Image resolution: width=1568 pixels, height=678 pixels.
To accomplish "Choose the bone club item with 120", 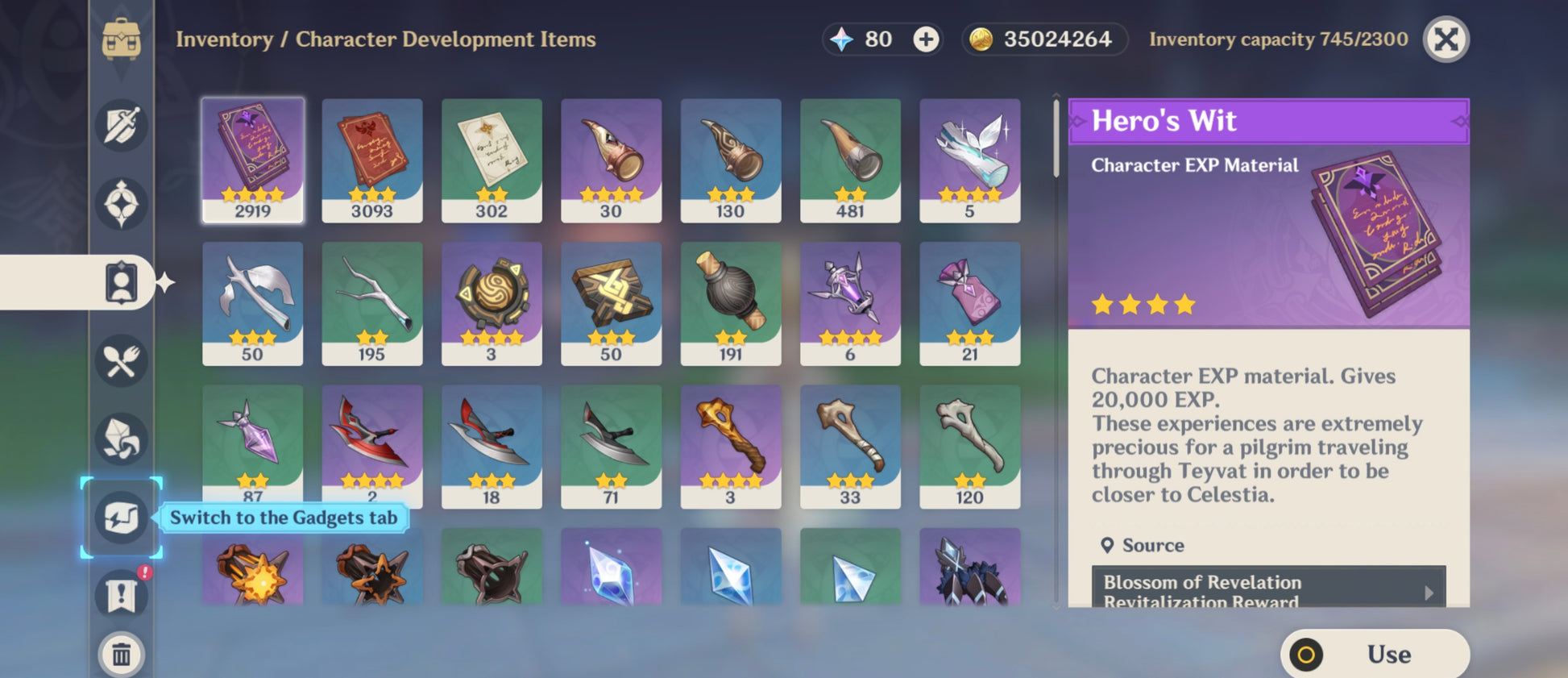I will tap(969, 446).
